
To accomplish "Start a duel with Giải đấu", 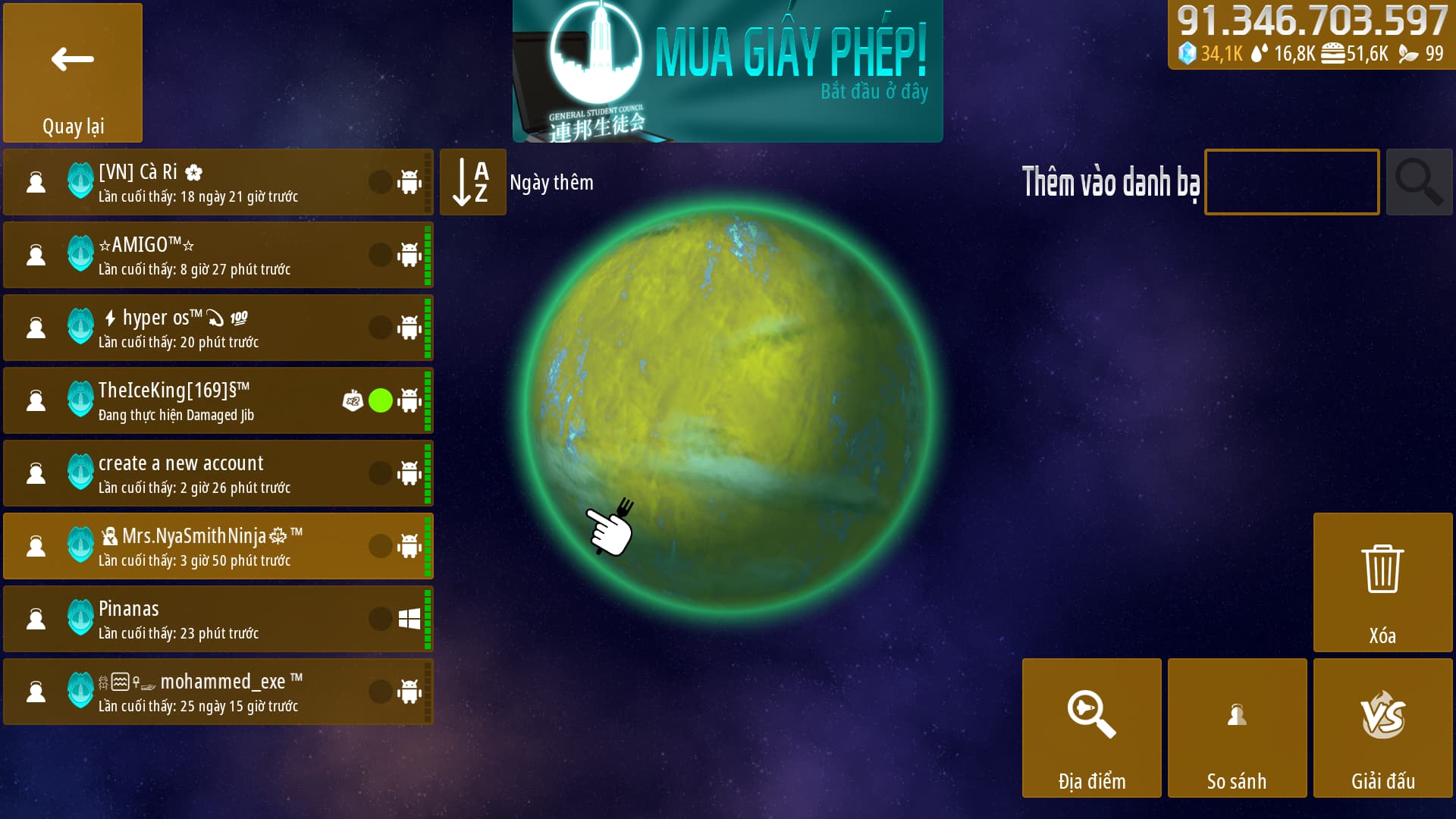I will (1382, 728).
